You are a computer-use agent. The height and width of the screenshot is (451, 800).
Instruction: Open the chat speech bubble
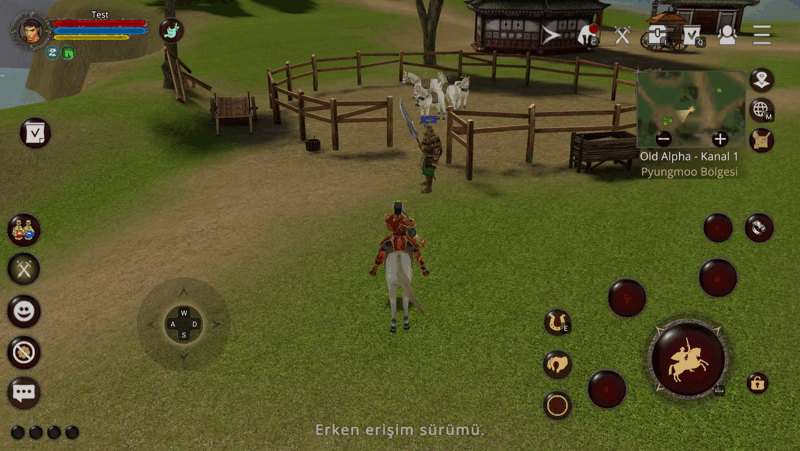pyautogui.click(x=24, y=391)
